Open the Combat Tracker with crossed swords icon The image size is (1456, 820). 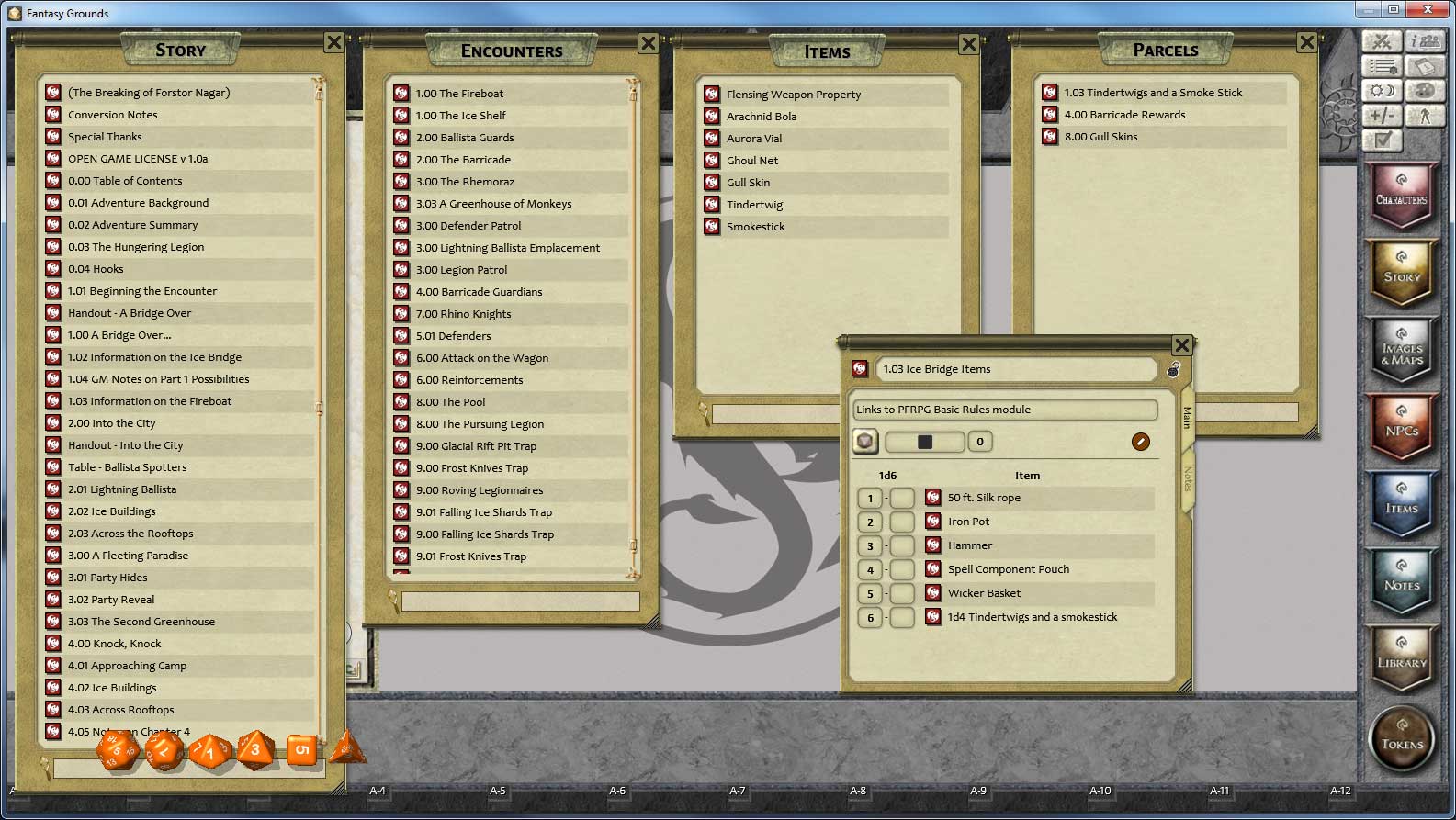[x=1382, y=41]
